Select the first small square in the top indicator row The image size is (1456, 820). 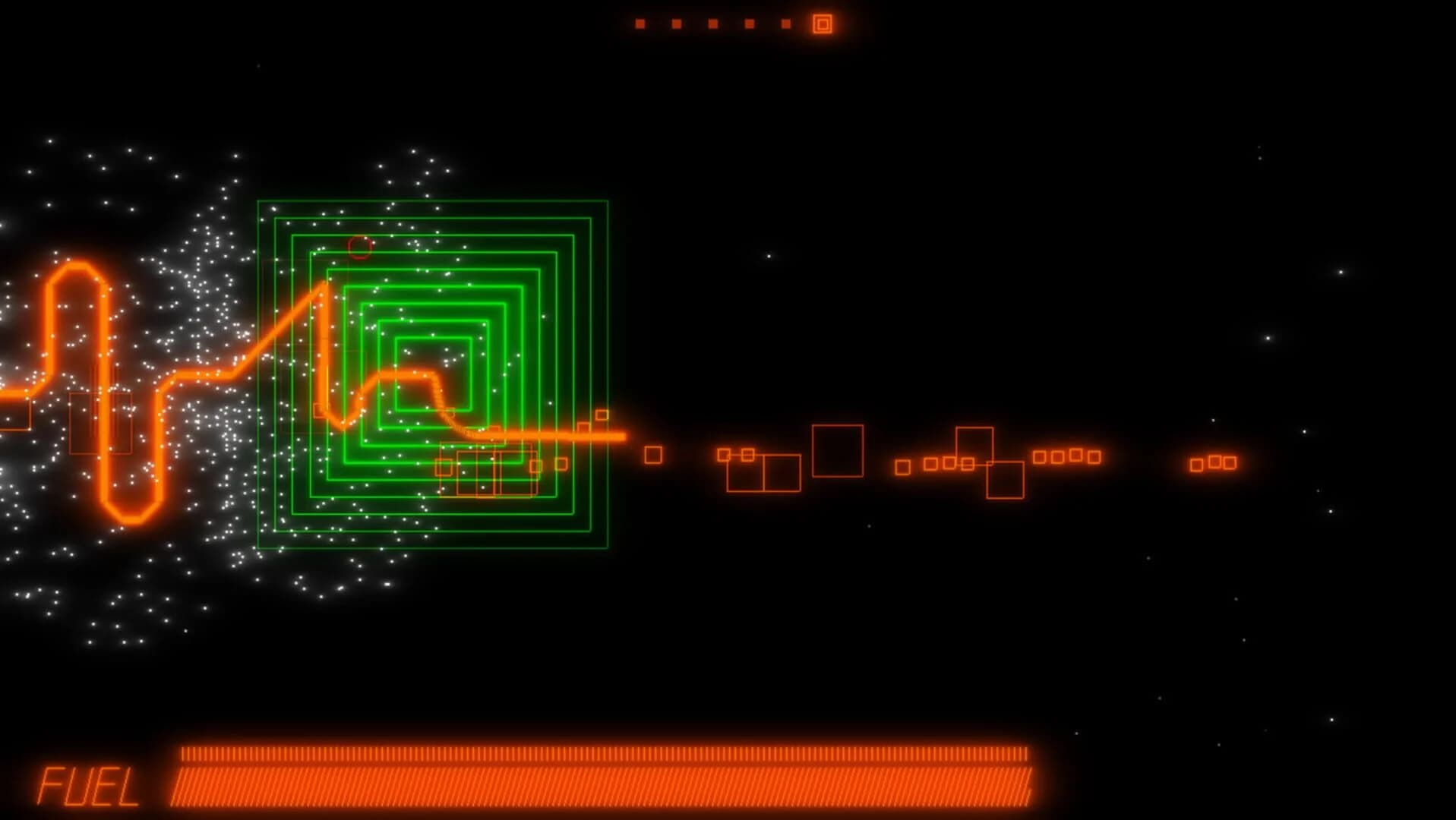tap(640, 24)
